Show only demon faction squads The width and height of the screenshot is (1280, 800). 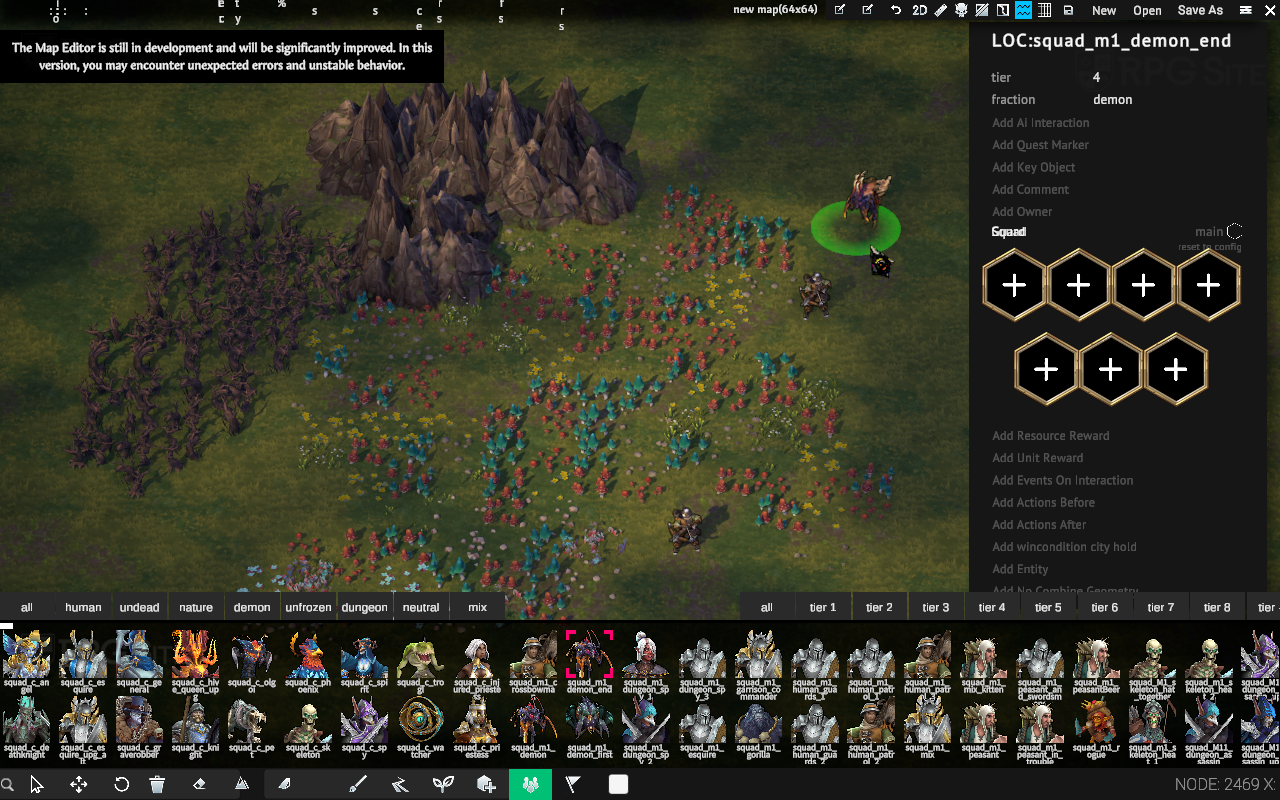click(252, 607)
